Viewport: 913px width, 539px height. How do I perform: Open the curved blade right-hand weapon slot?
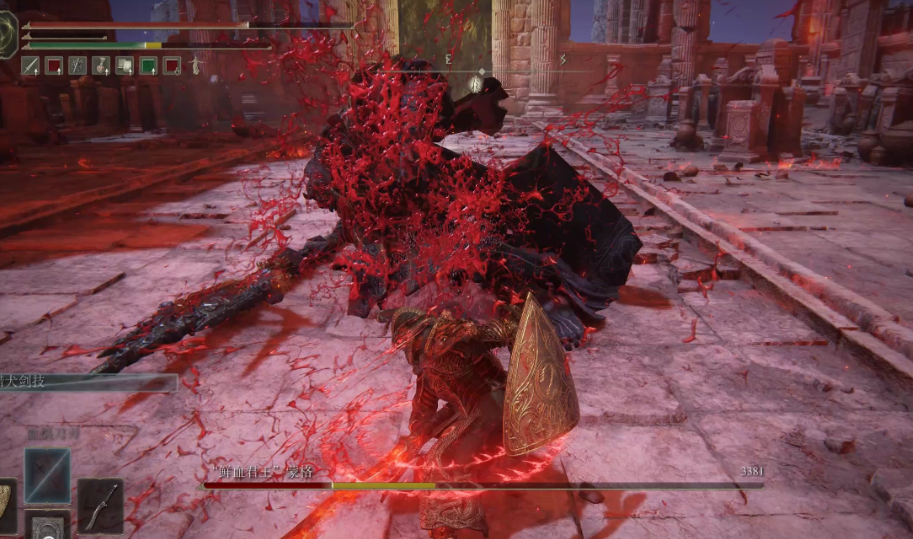coord(100,505)
